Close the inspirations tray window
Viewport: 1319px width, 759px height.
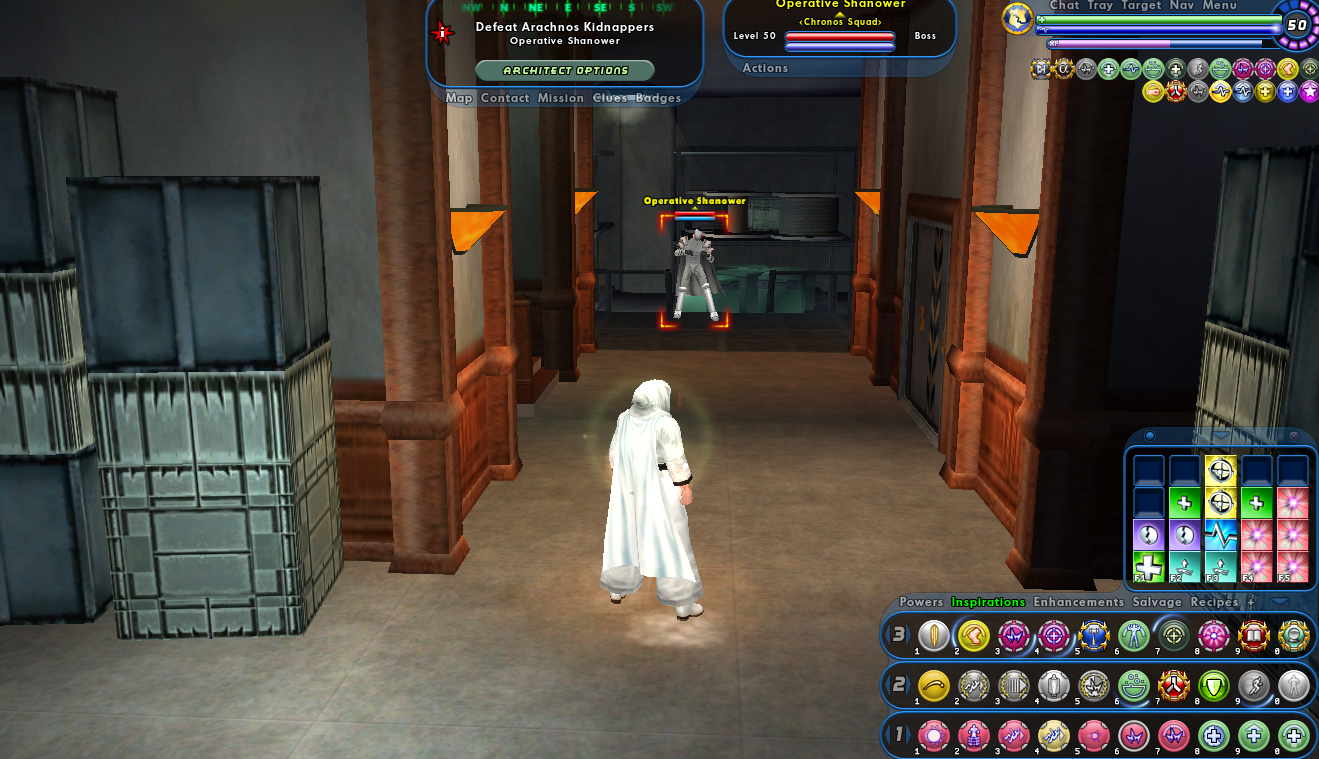point(1294,436)
